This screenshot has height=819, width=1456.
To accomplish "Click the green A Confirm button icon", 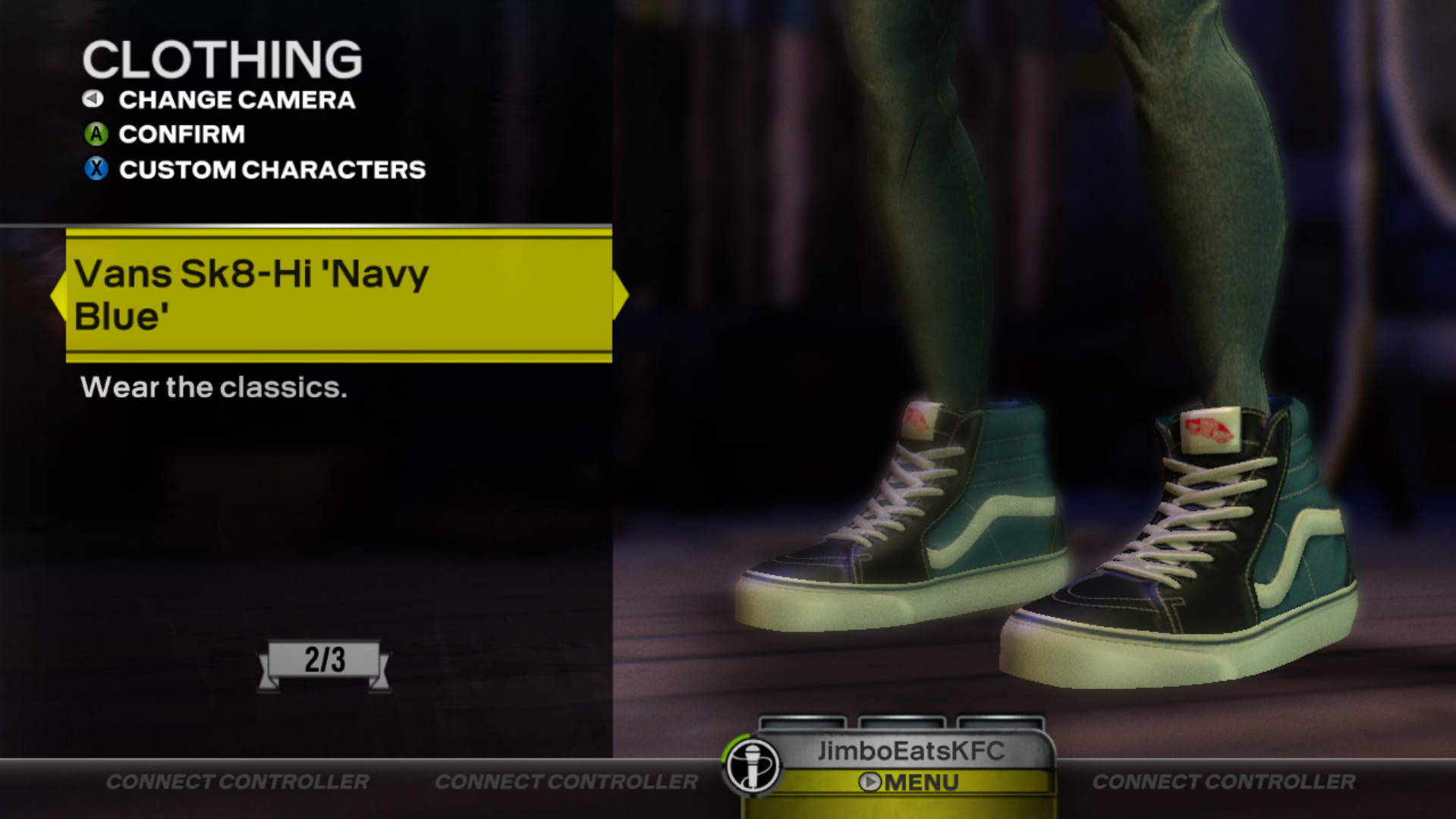I will click(94, 134).
